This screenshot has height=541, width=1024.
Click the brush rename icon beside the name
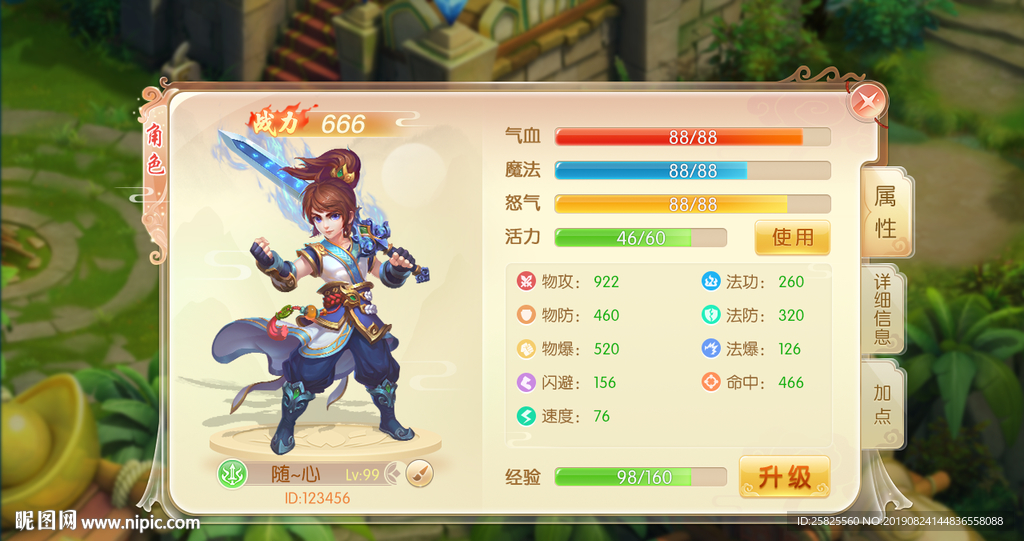(420, 473)
